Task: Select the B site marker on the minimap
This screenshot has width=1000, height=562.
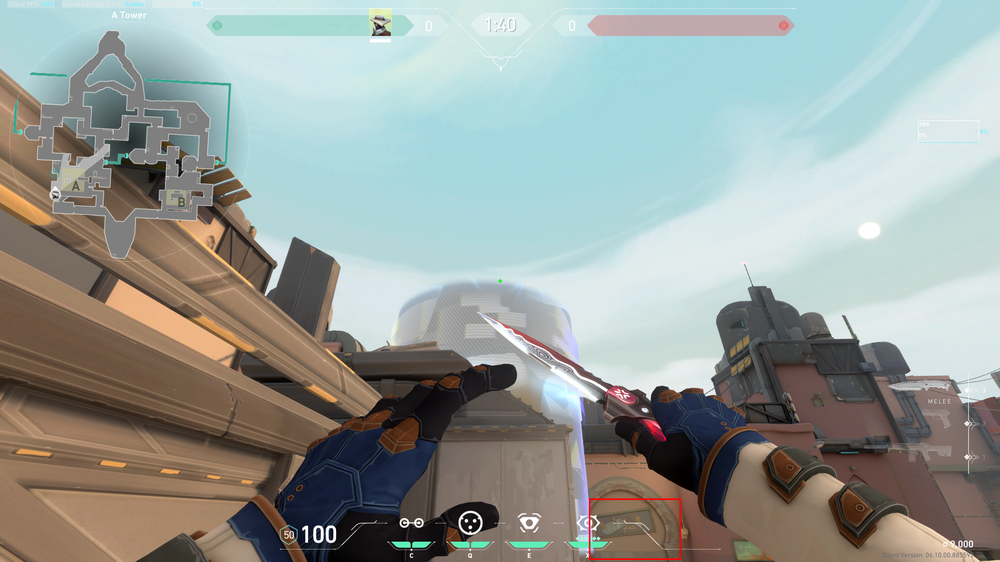Action: coord(181,200)
